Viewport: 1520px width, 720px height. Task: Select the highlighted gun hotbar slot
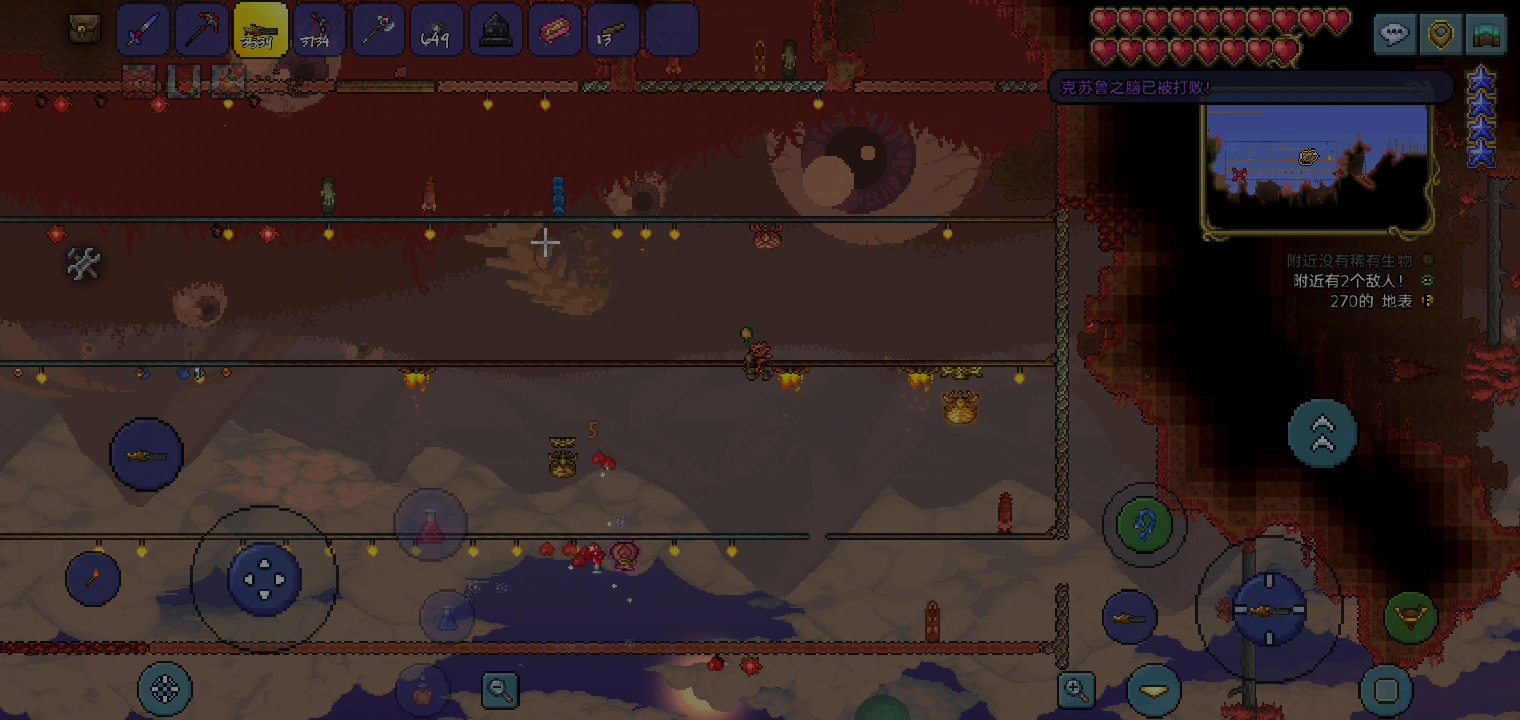(260, 30)
